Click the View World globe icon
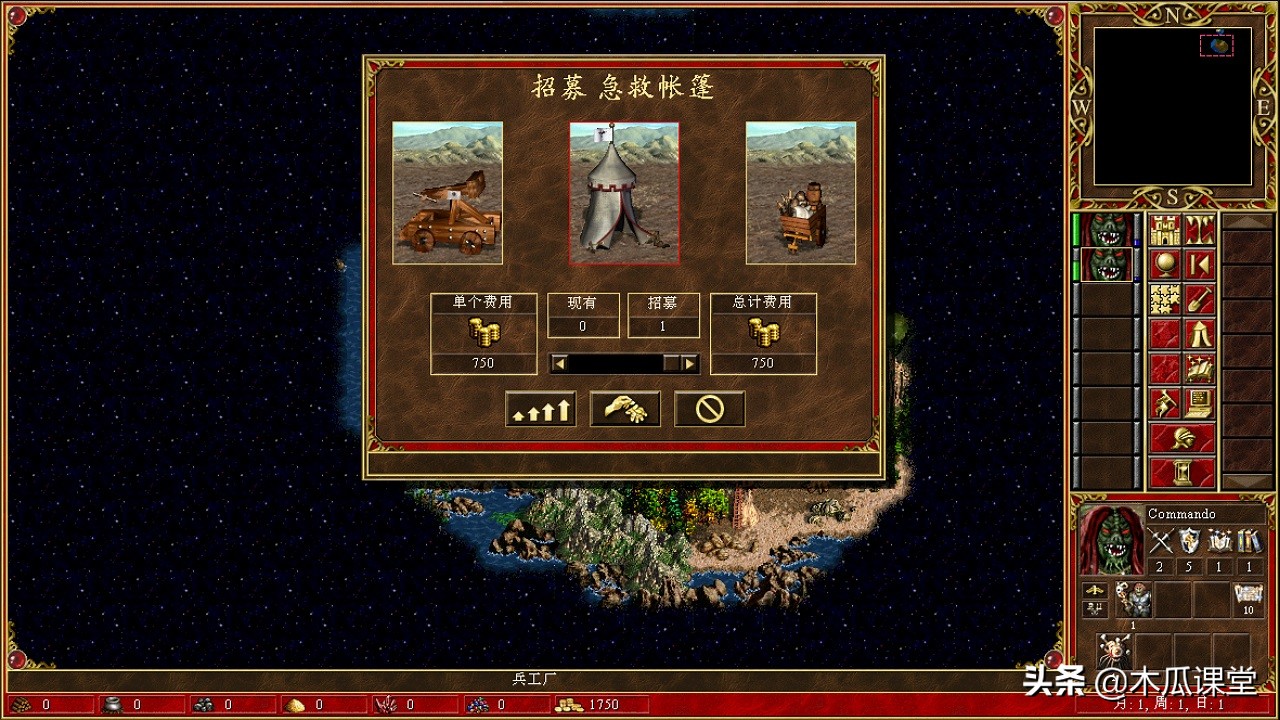 tap(1164, 264)
